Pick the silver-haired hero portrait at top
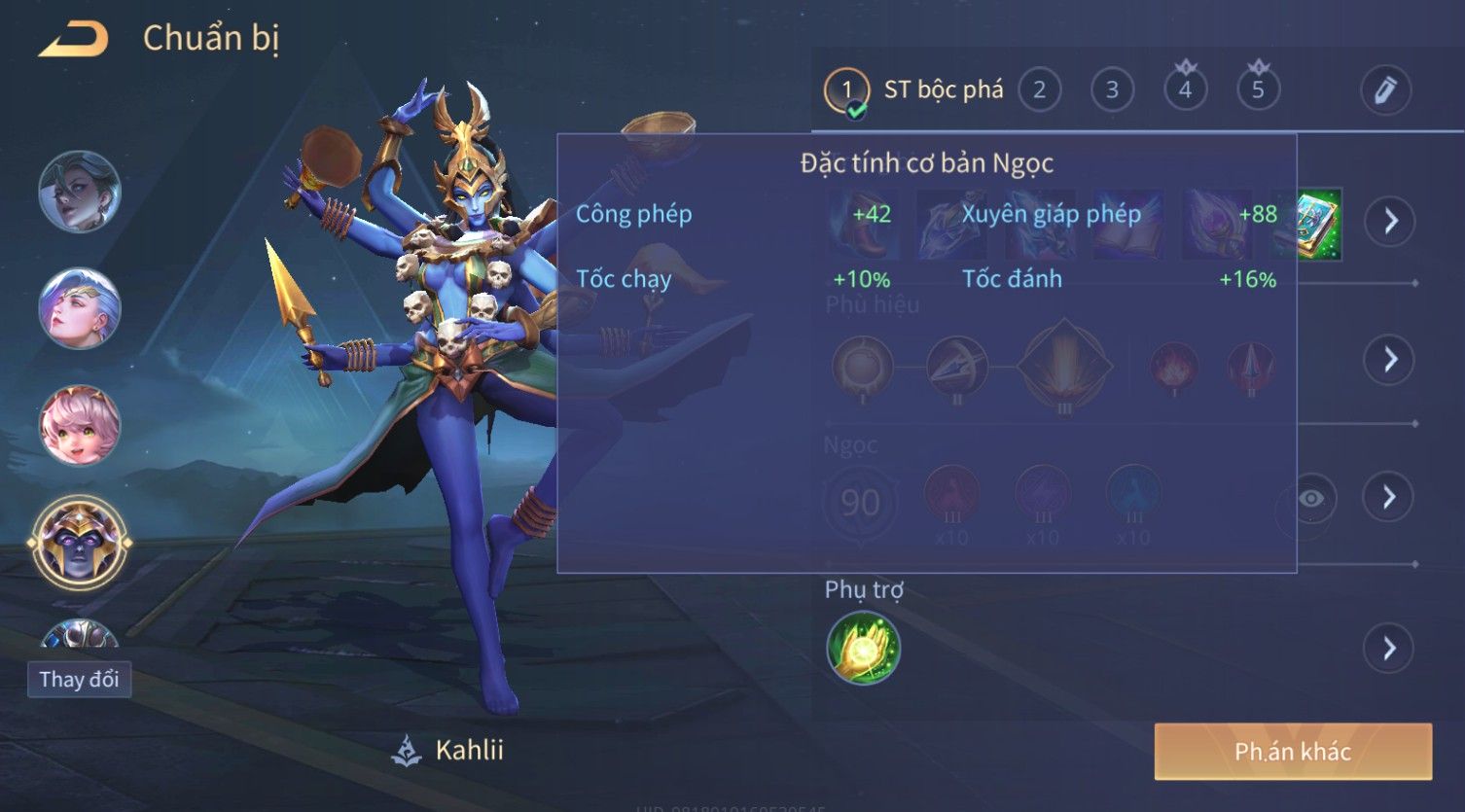The height and width of the screenshot is (812, 1465). pos(80,191)
